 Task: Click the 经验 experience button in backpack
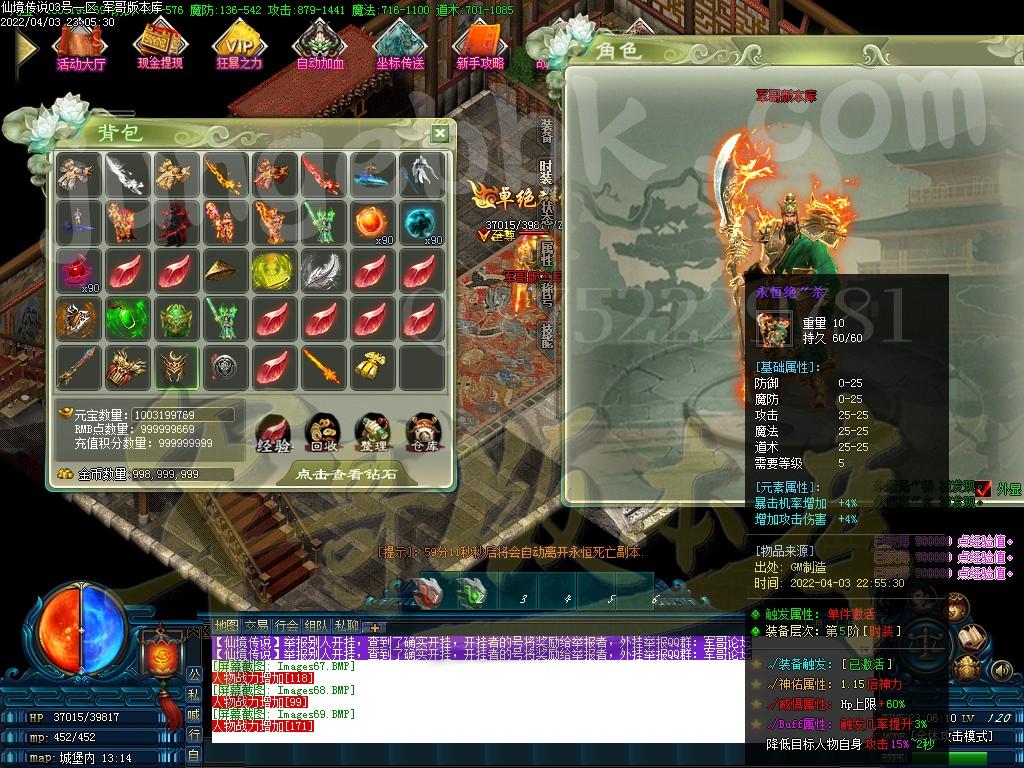pyautogui.click(x=274, y=432)
